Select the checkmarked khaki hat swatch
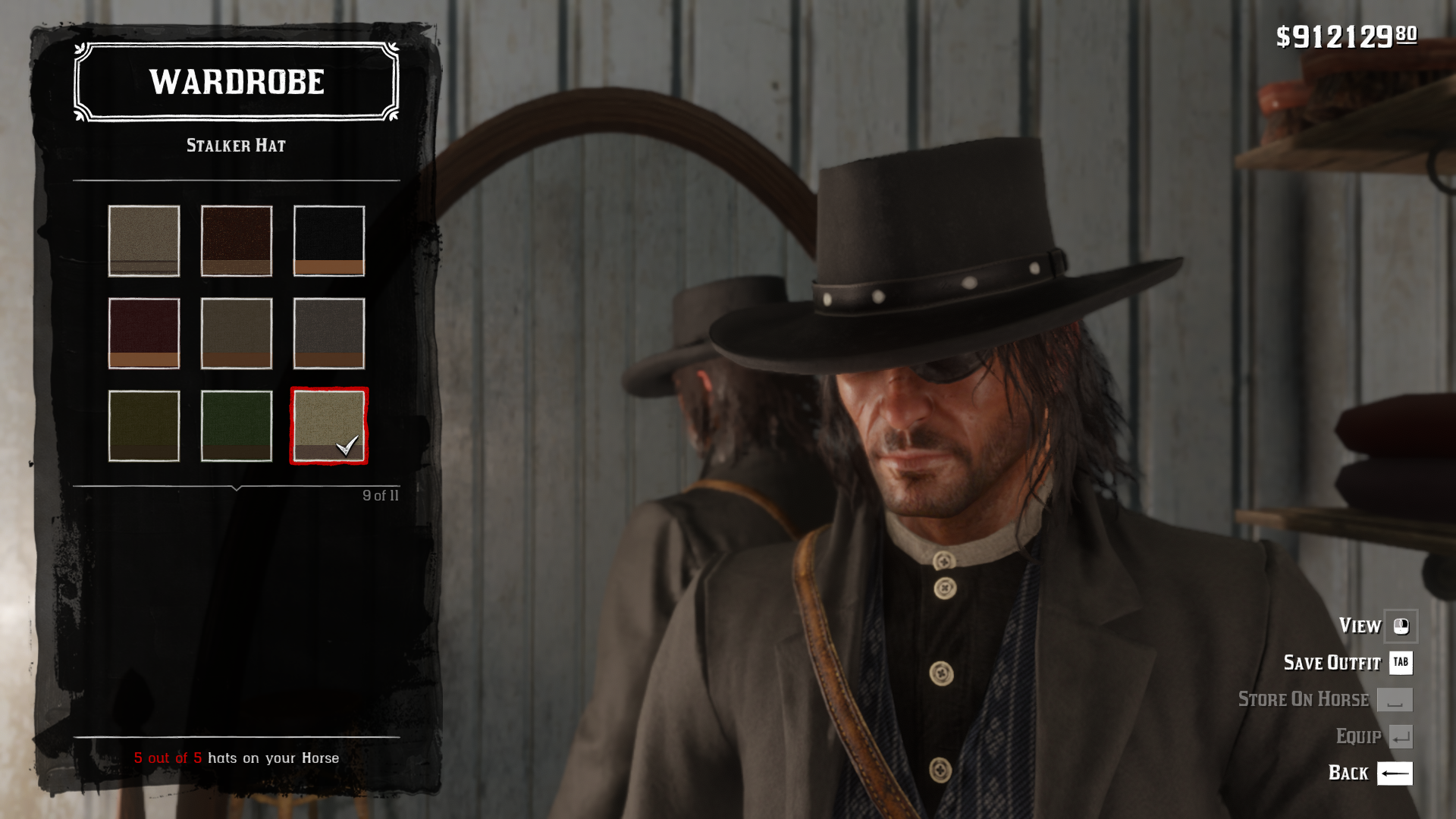Image resolution: width=1456 pixels, height=819 pixels. pyautogui.click(x=329, y=426)
